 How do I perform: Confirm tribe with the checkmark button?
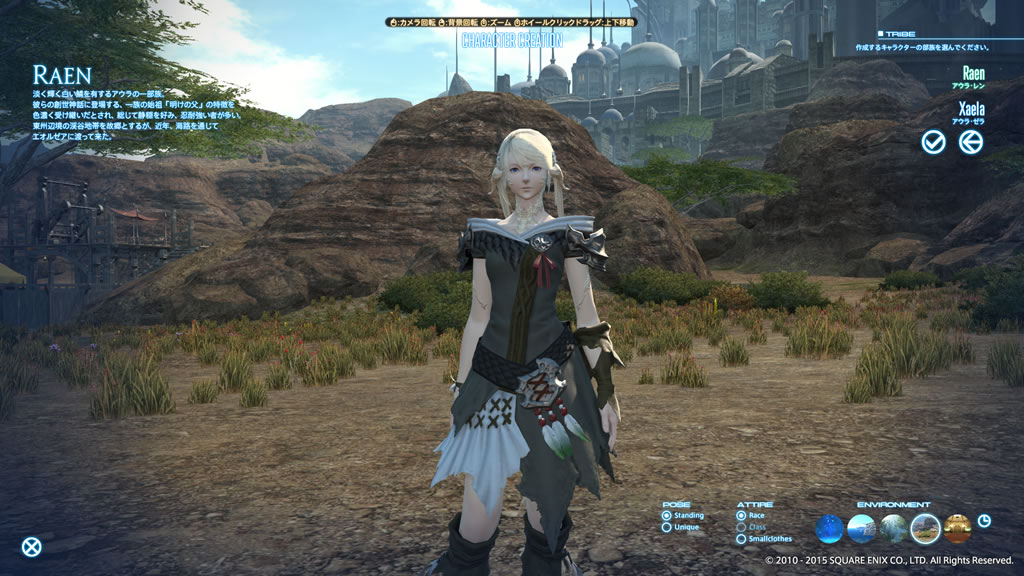(933, 142)
